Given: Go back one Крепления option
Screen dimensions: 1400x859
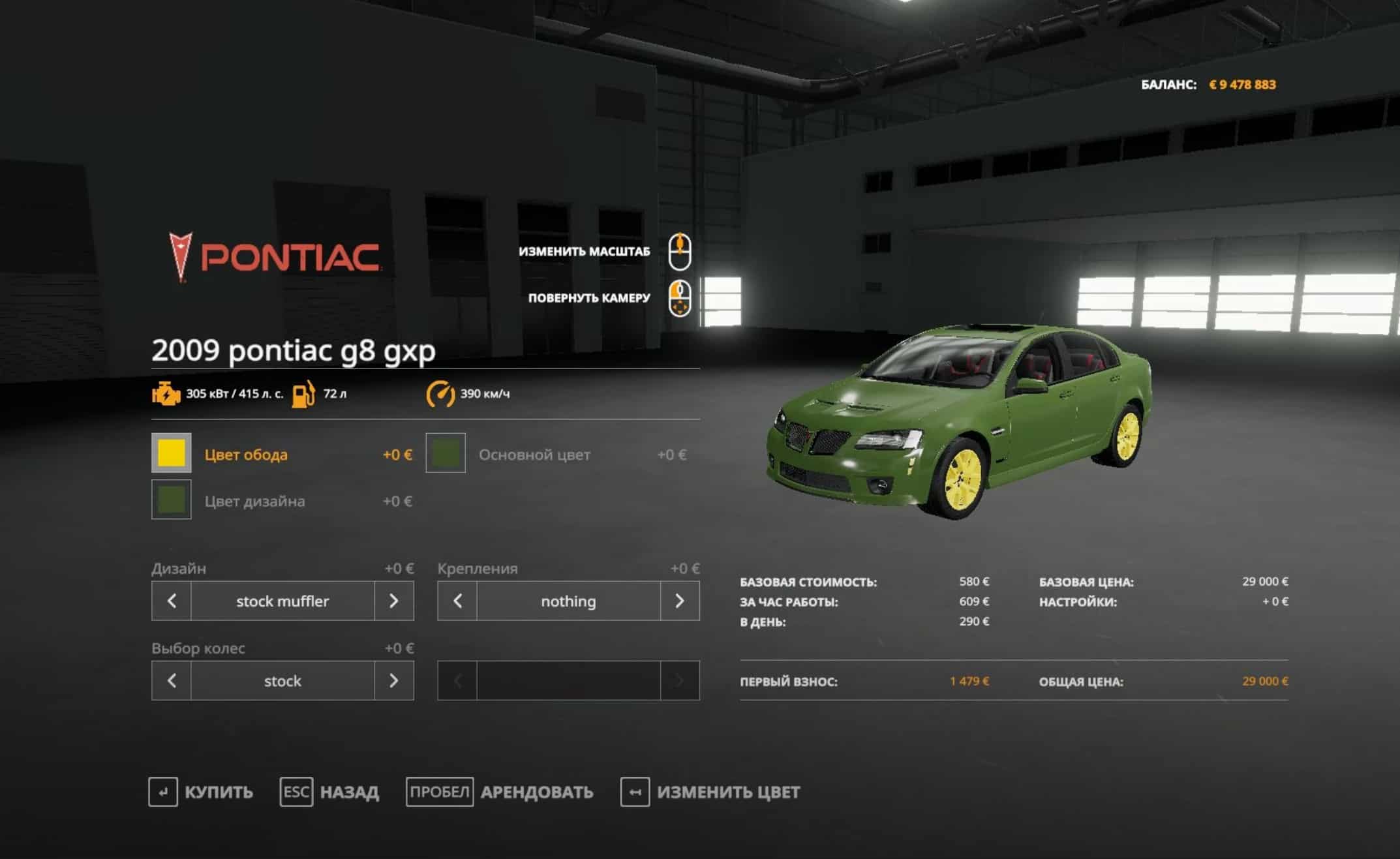Looking at the screenshot, I should pyautogui.click(x=457, y=601).
